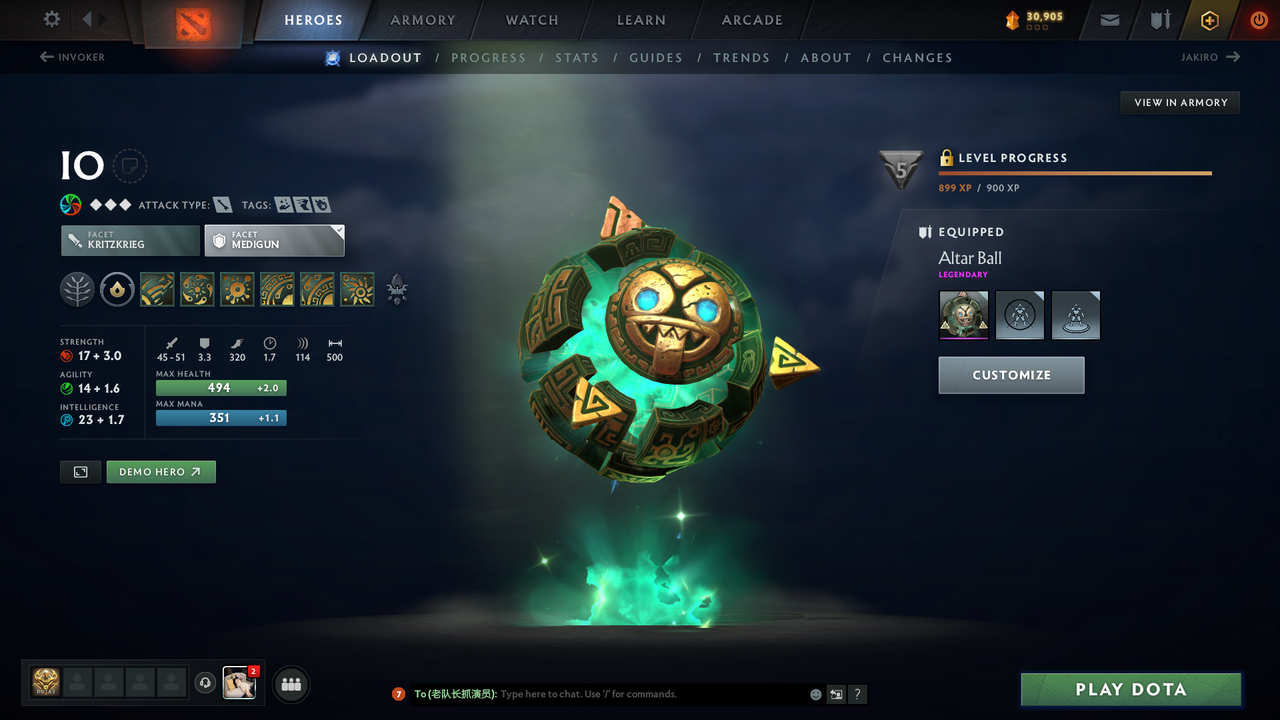Click the Dota Plus hexagon icon
This screenshot has height=720, width=1280.
1209,19
